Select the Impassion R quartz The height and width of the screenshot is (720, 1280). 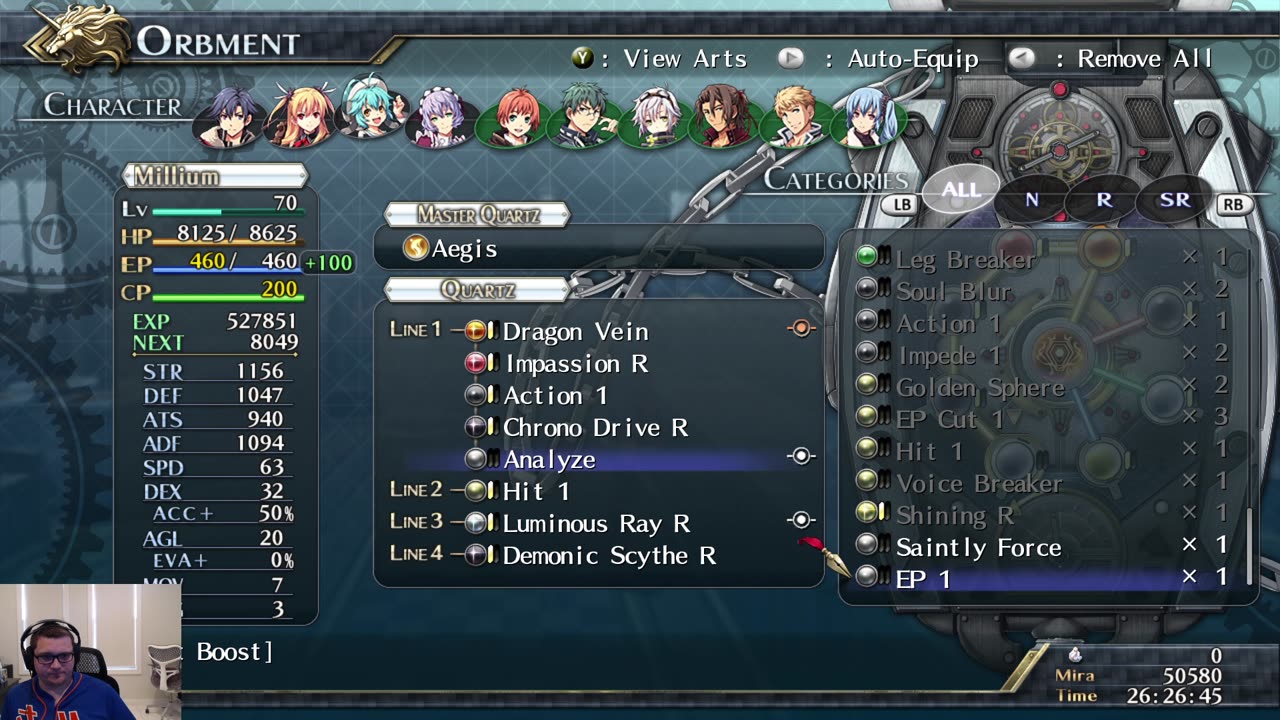coord(576,364)
